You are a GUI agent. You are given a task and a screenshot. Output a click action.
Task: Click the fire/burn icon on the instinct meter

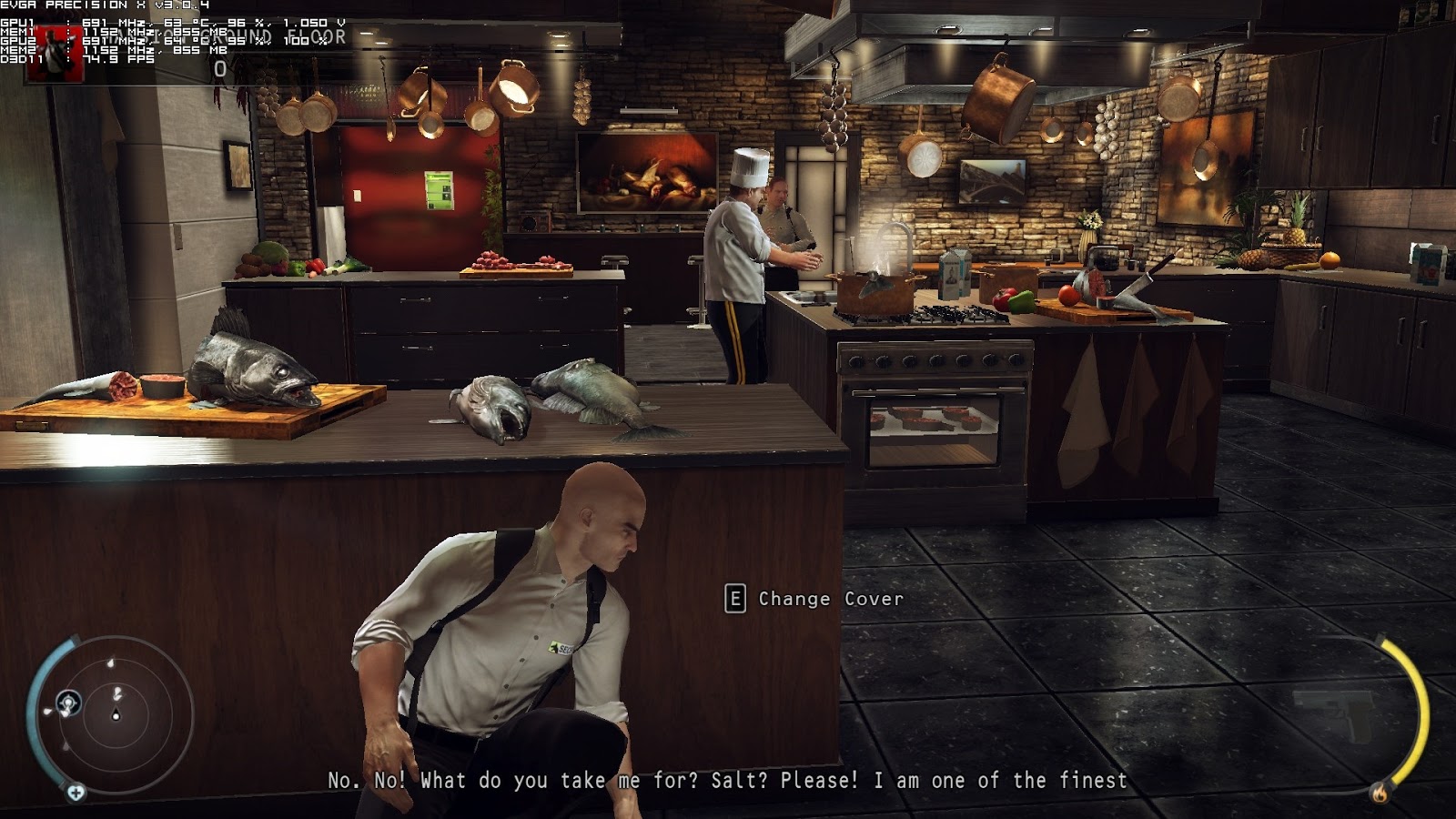coord(1380,793)
